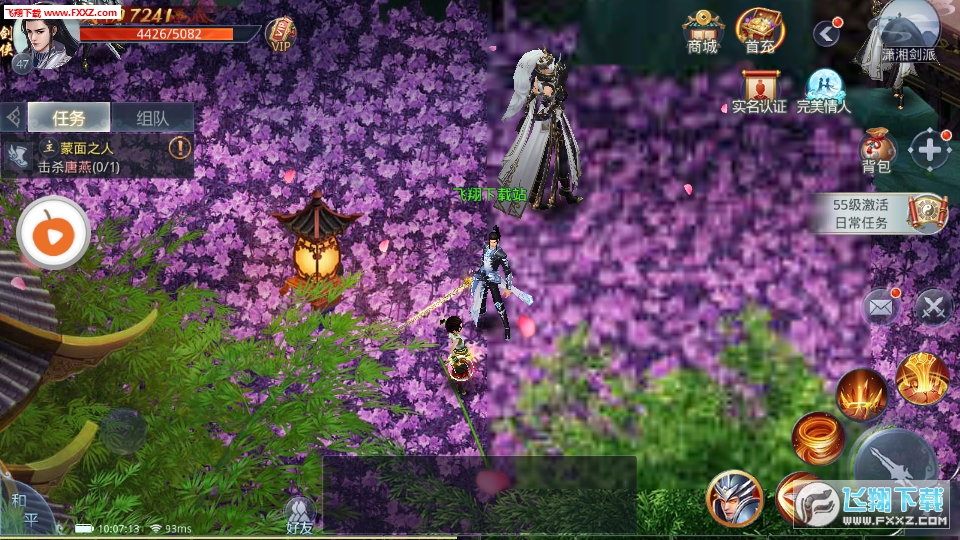Open the VIP icon
The image size is (960, 540).
point(280,34)
